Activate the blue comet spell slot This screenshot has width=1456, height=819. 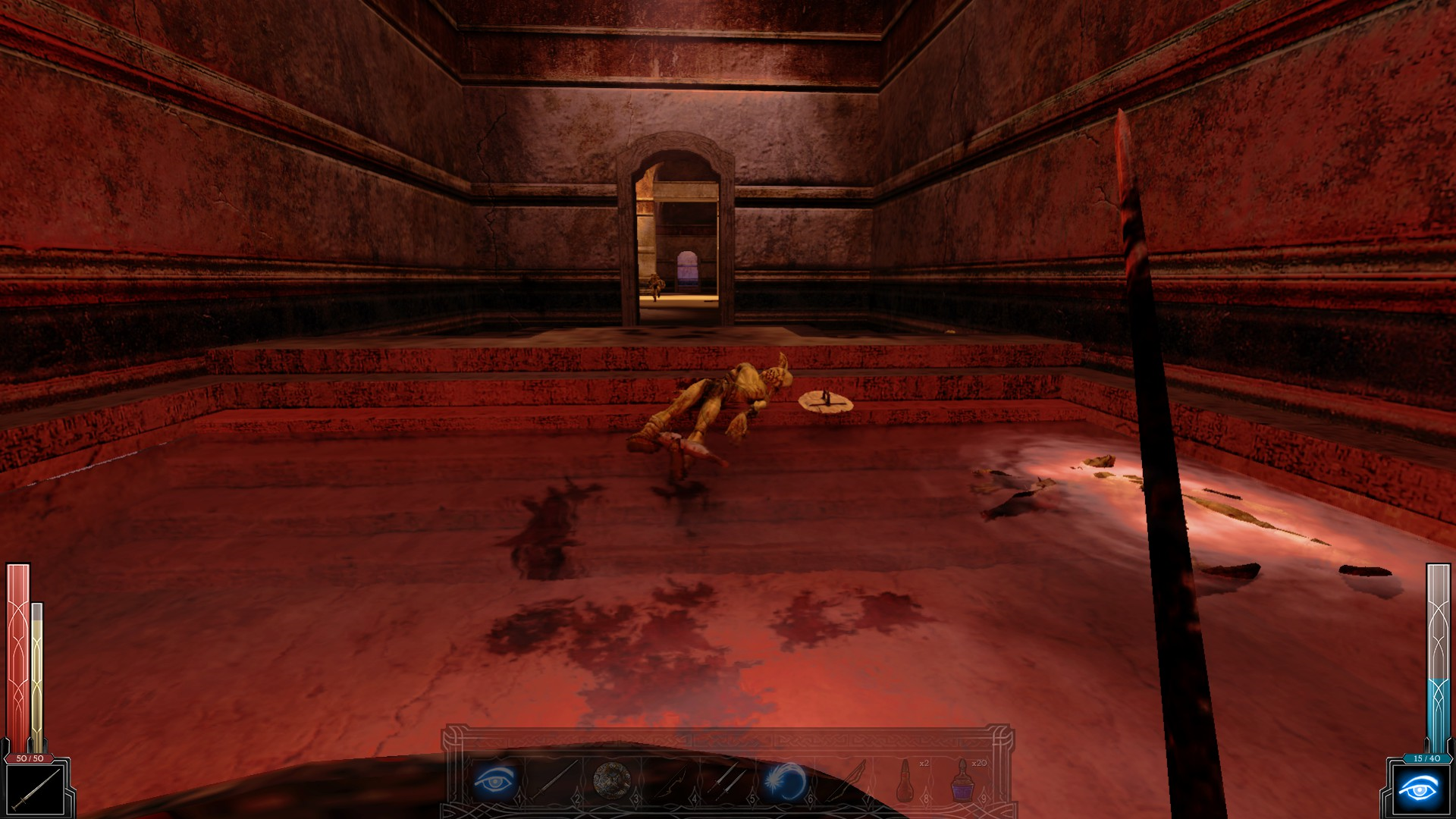(x=787, y=781)
